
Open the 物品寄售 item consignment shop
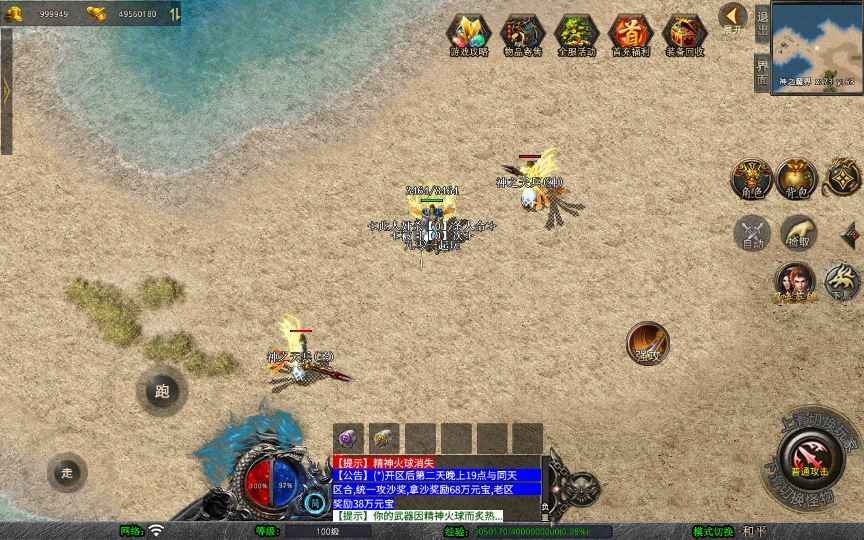[522, 35]
